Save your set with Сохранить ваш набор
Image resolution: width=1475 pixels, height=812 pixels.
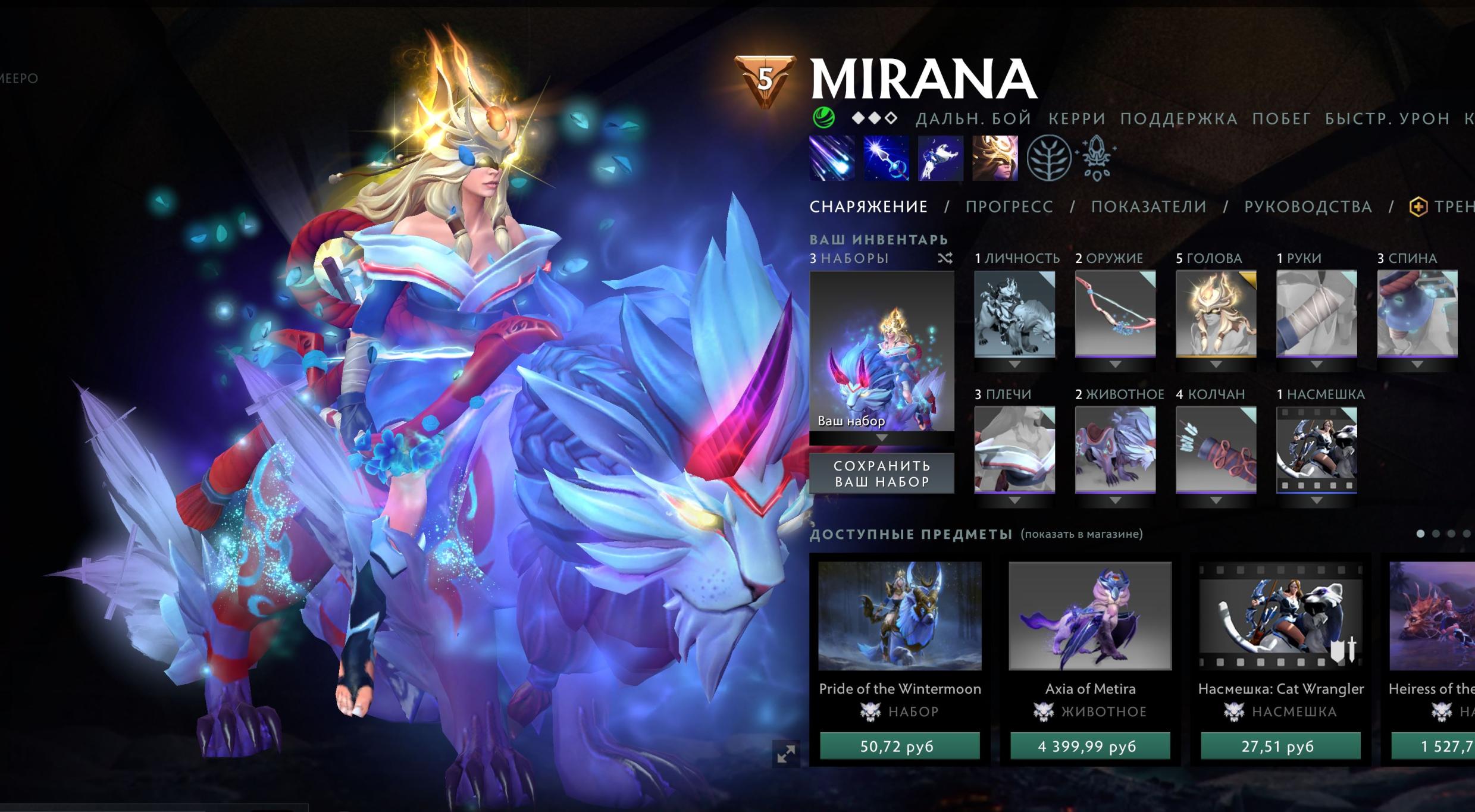(x=881, y=474)
